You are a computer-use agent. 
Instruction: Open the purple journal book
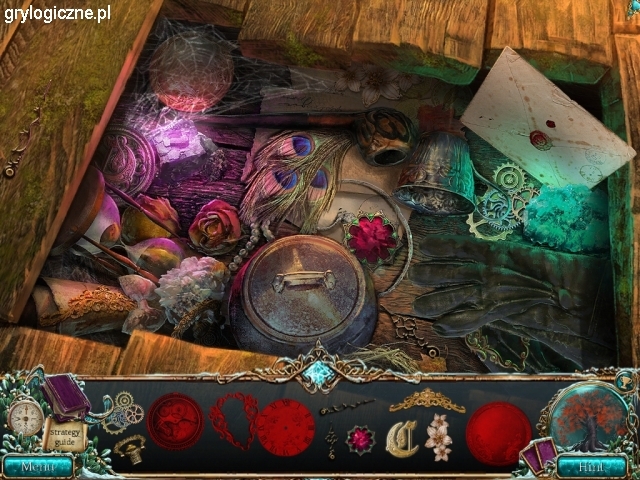coord(66,396)
